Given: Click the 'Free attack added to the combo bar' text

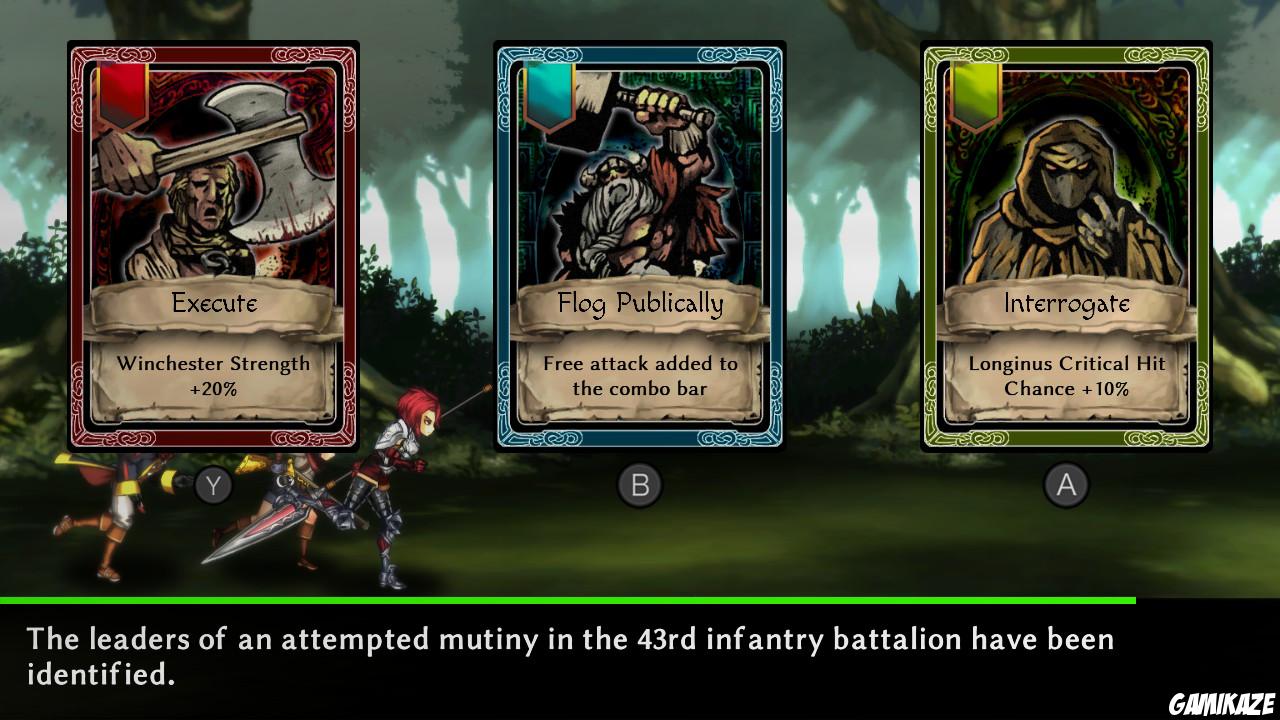Looking at the screenshot, I should 640,375.
